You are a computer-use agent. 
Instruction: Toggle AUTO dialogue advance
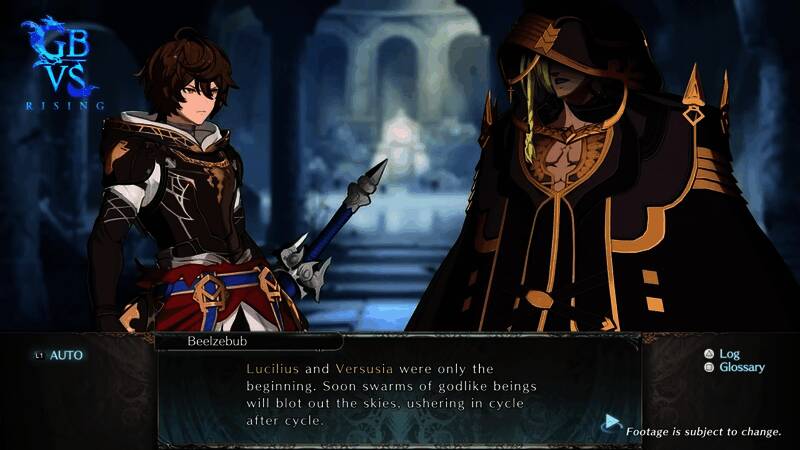pyautogui.click(x=66, y=355)
